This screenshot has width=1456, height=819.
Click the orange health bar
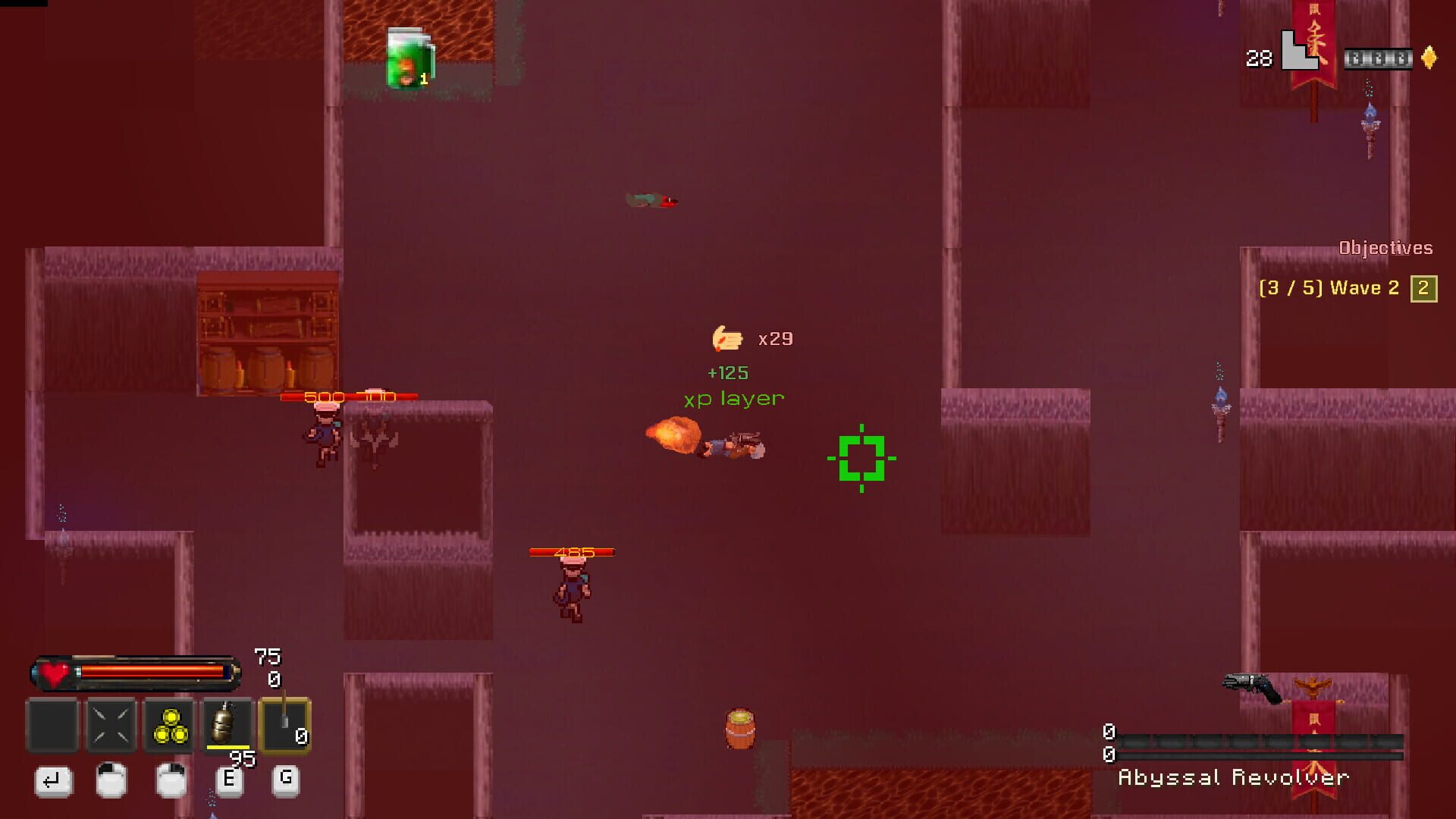click(152, 670)
